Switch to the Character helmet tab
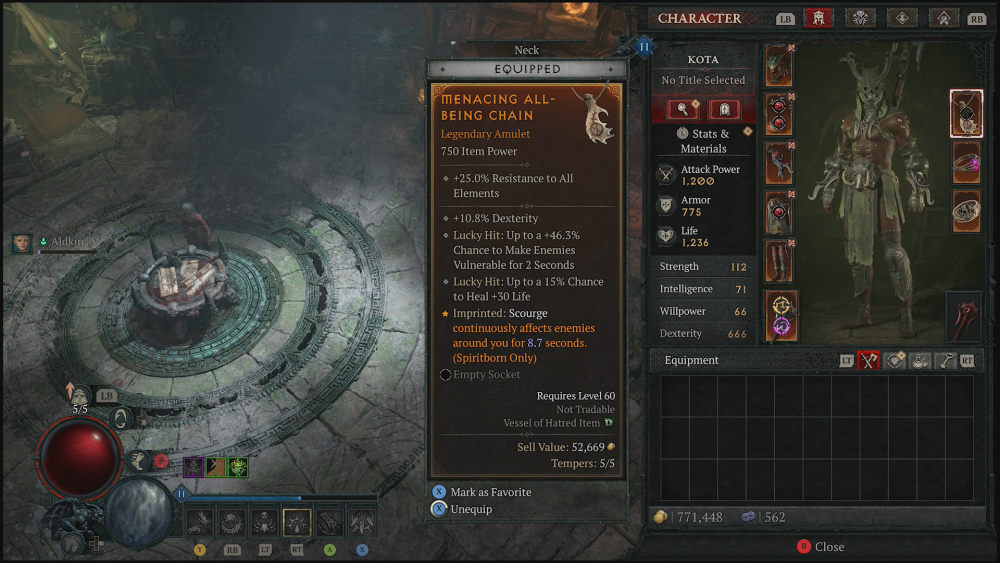The image size is (1000, 563). [818, 18]
